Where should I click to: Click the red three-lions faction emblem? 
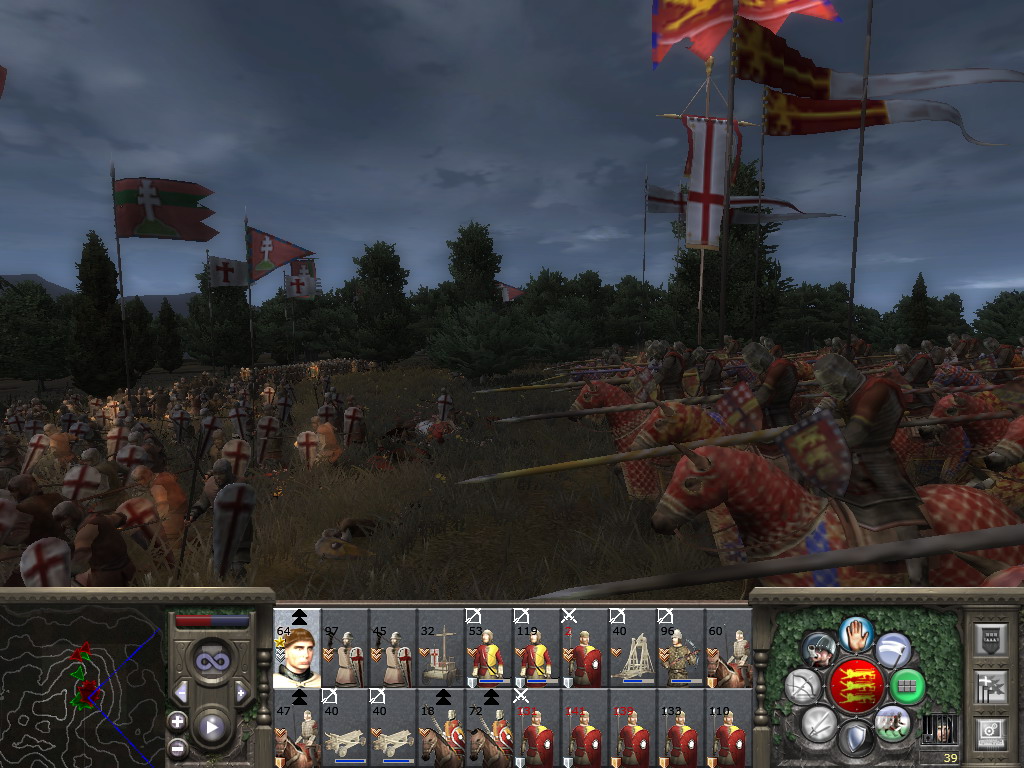pos(856,686)
